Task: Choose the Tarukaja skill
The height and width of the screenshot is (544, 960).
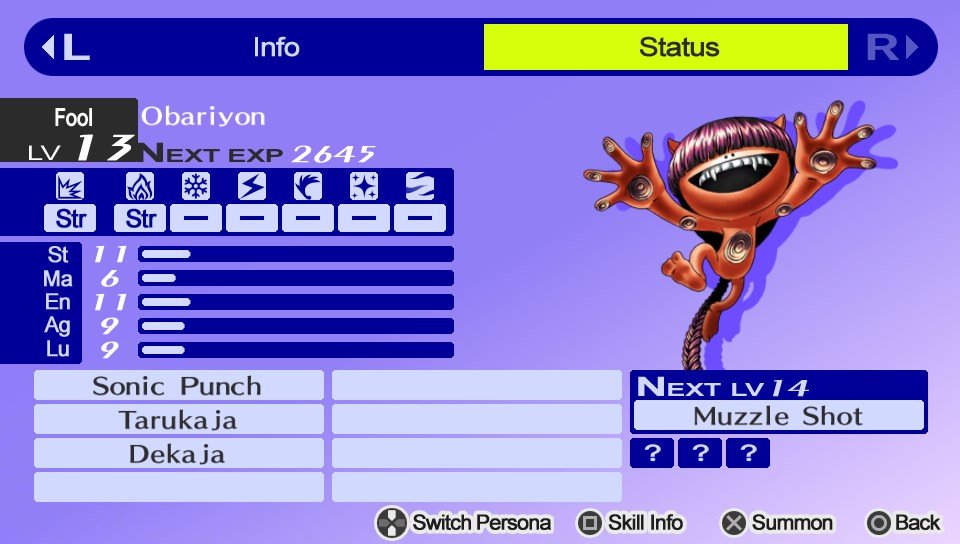Action: (178, 420)
